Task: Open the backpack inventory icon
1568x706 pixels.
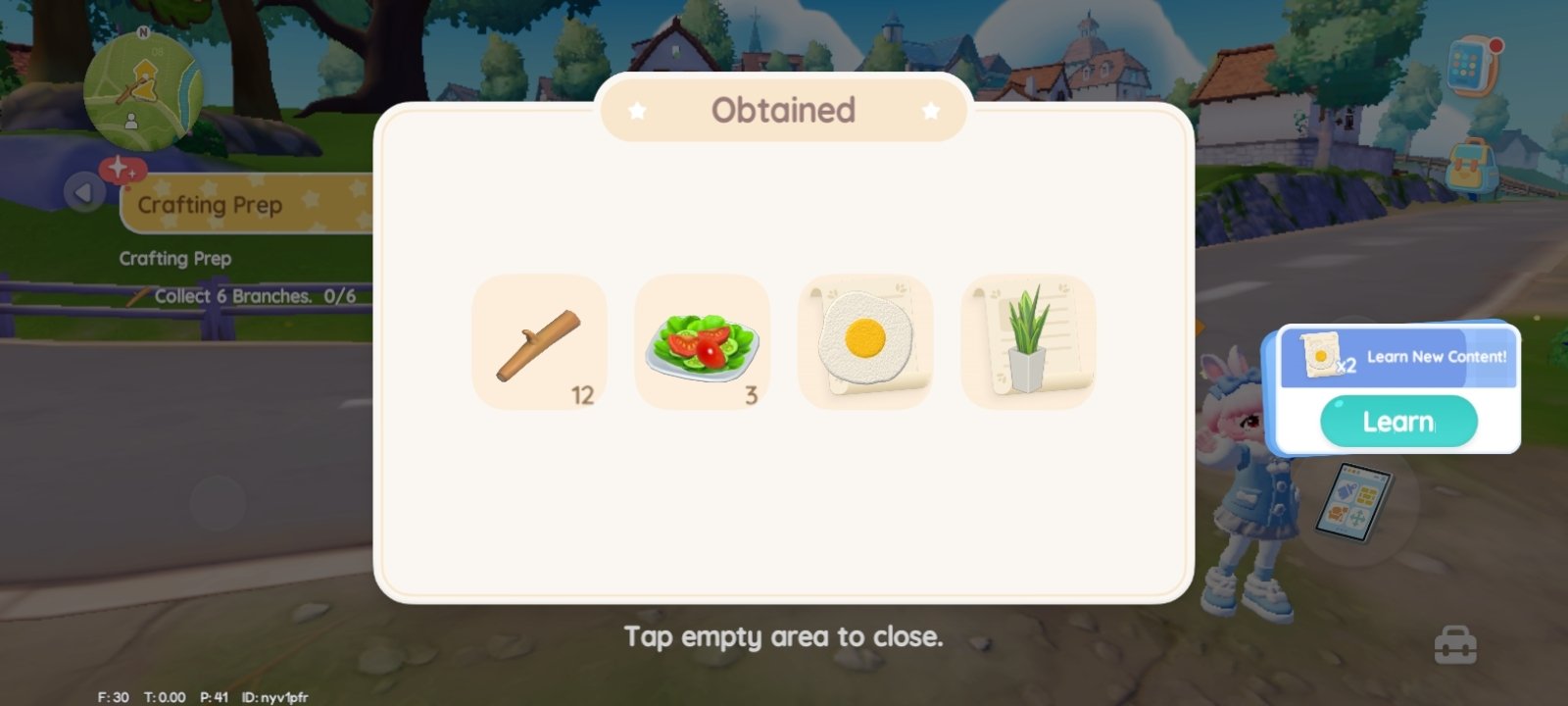Action: click(x=1470, y=165)
